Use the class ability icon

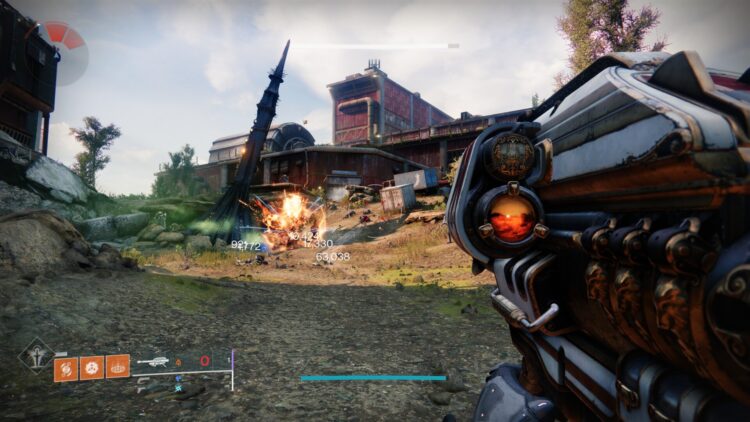point(118,368)
